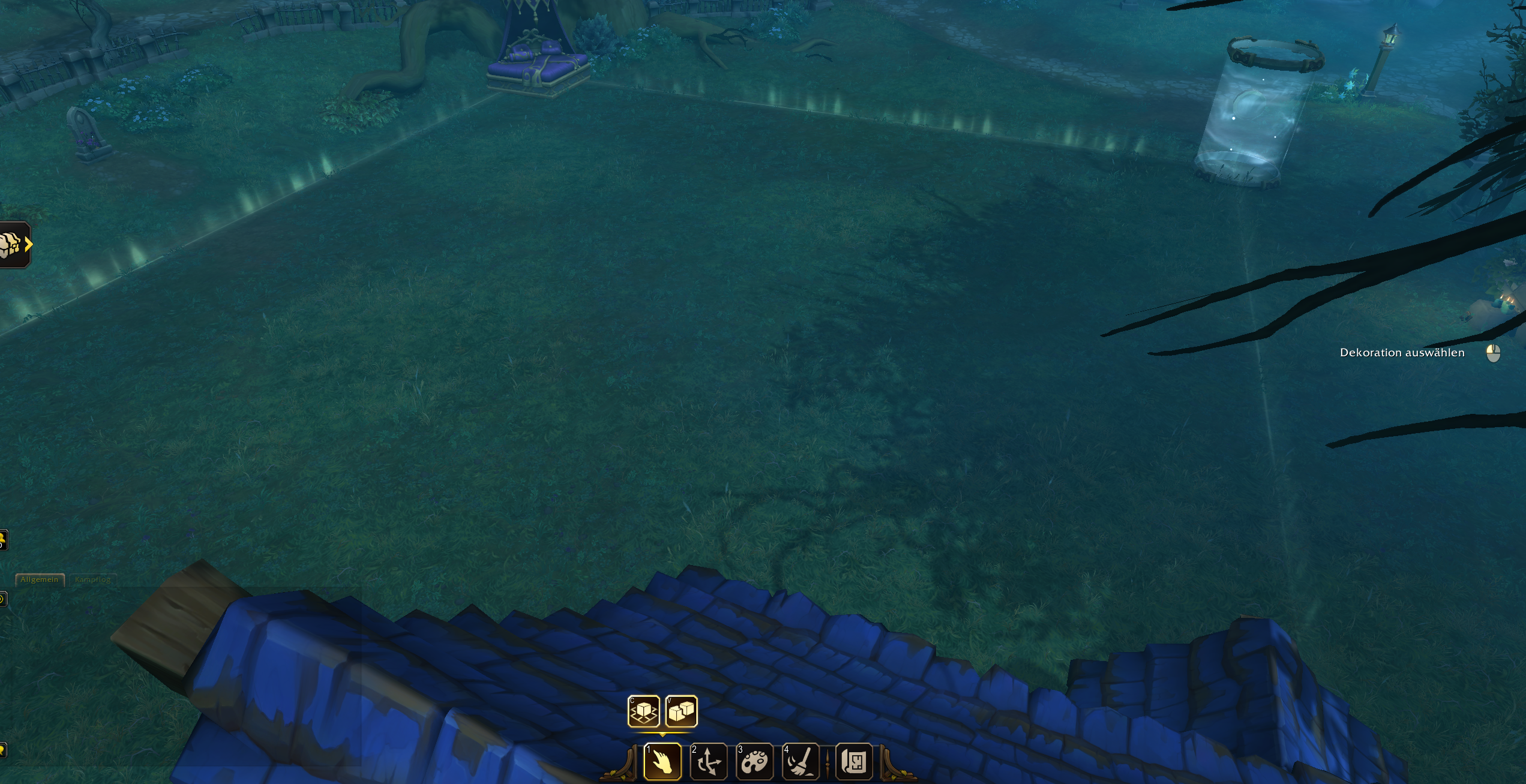This screenshot has height=784, width=1526.
Task: Open the Kampflog chat tab
Action: point(92,579)
